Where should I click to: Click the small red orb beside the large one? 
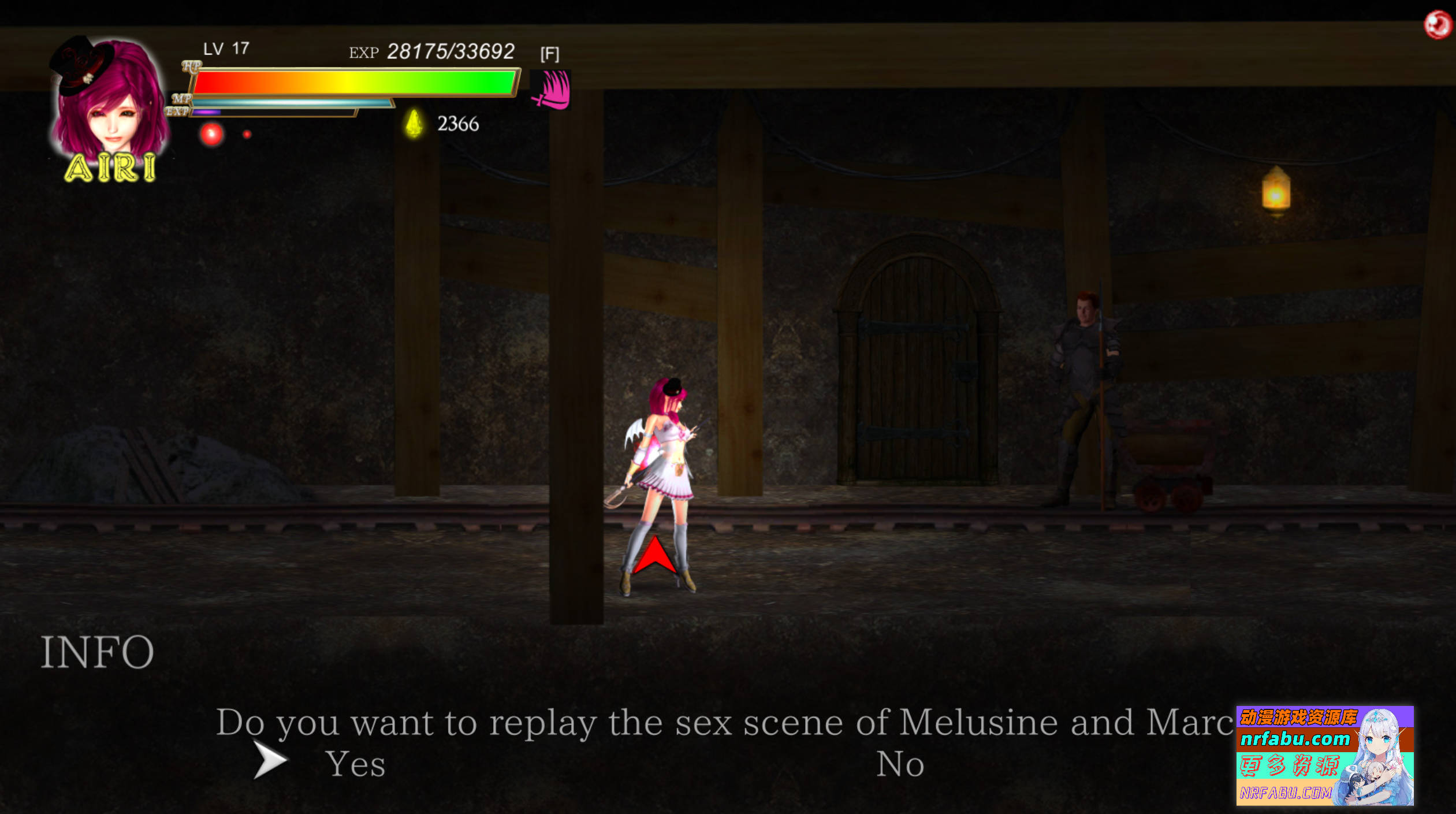(x=247, y=133)
